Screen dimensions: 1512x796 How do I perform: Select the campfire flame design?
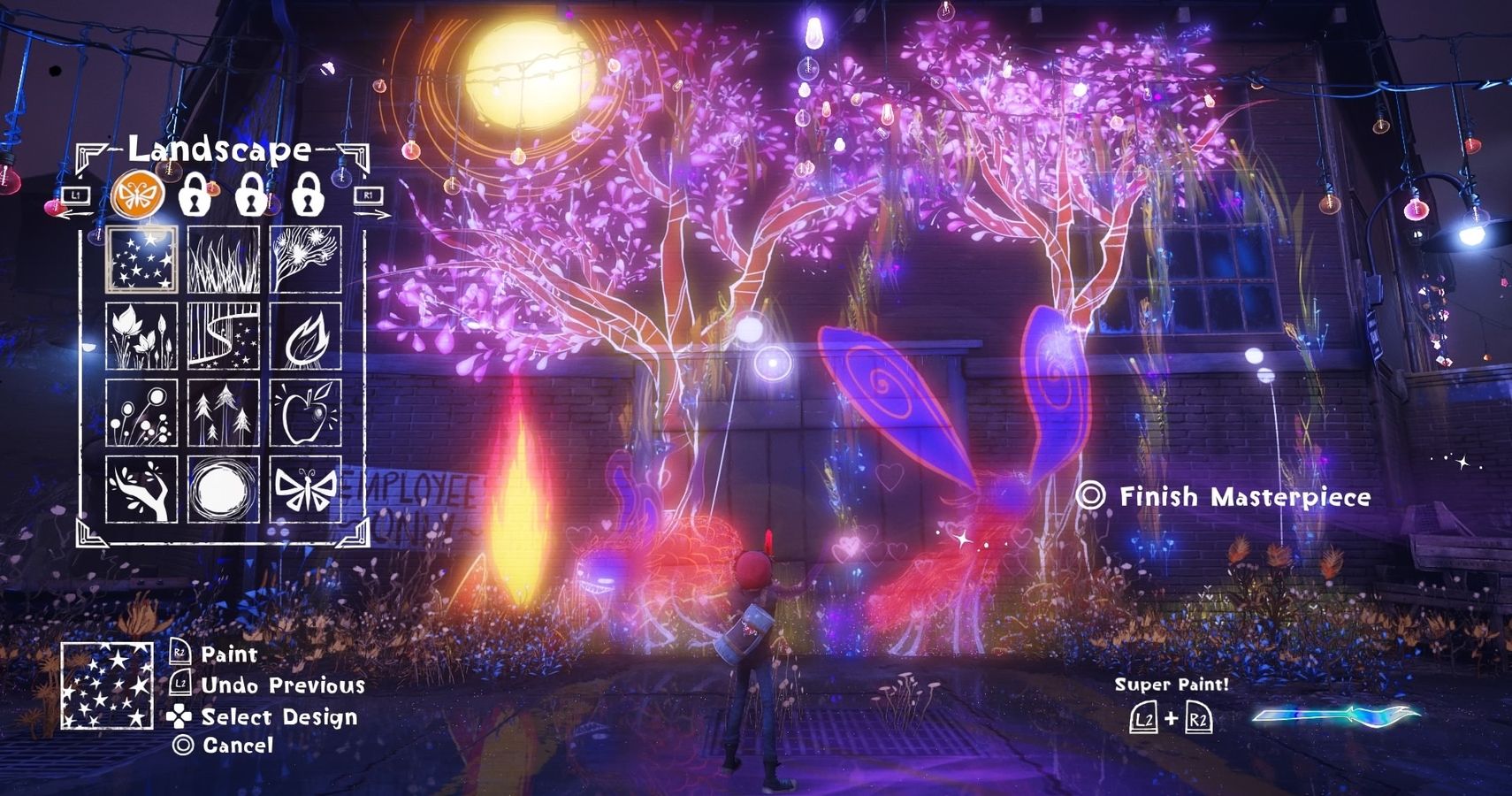click(x=306, y=336)
